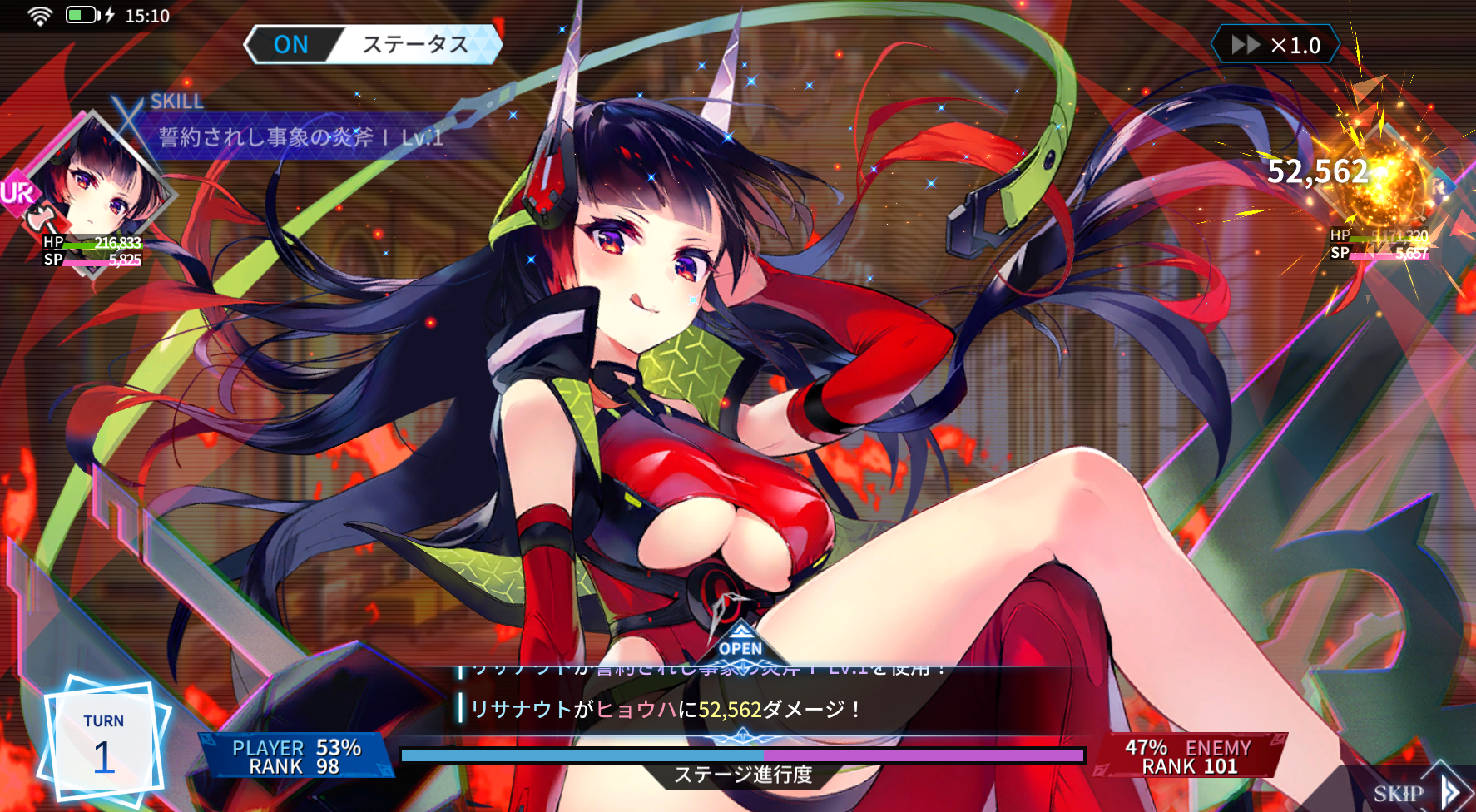This screenshot has height=812, width=1476.
Task: Toggle the ON ステータス status display
Action: [373, 45]
